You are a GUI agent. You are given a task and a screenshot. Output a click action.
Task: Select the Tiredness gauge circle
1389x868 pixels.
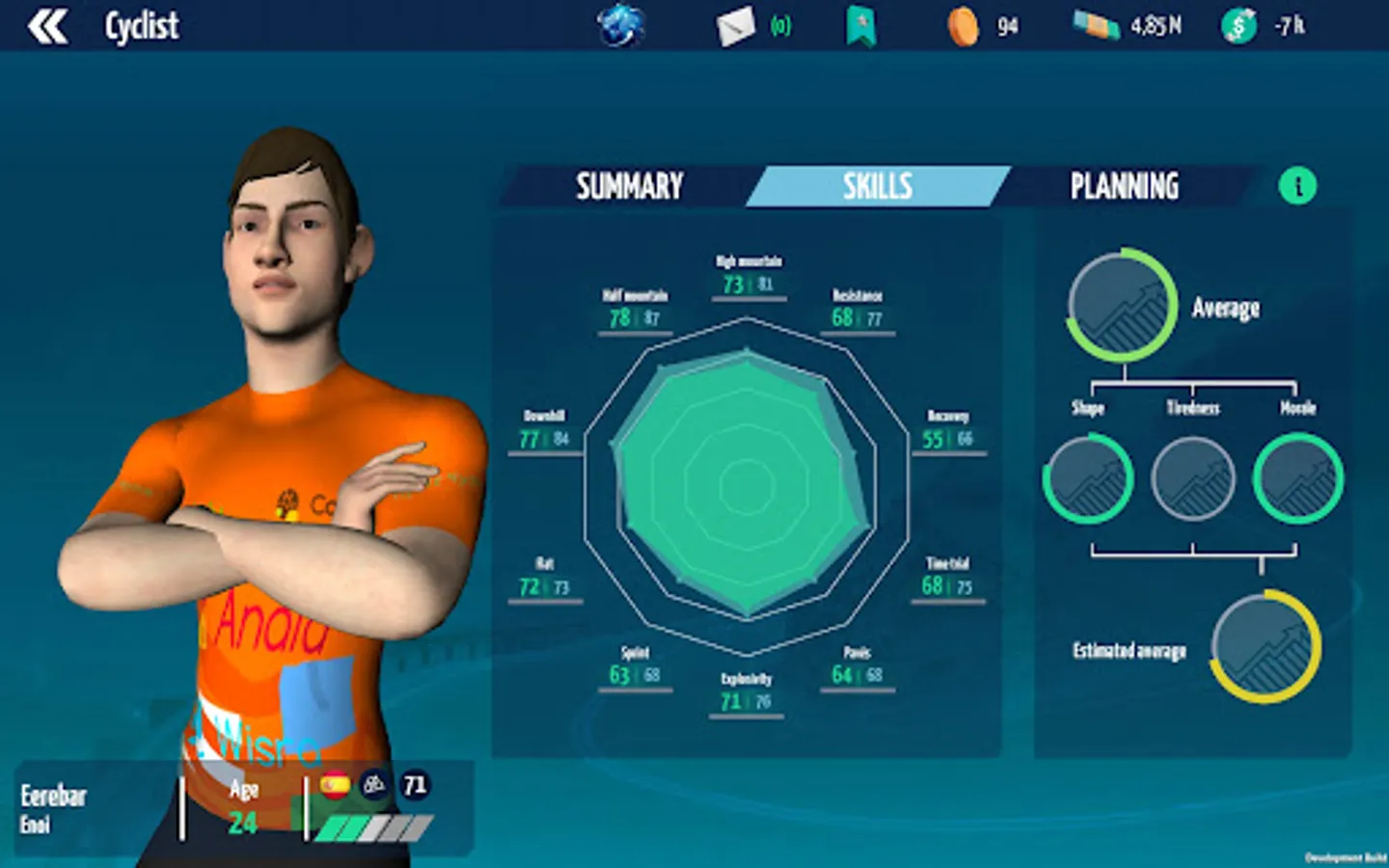(x=1193, y=478)
